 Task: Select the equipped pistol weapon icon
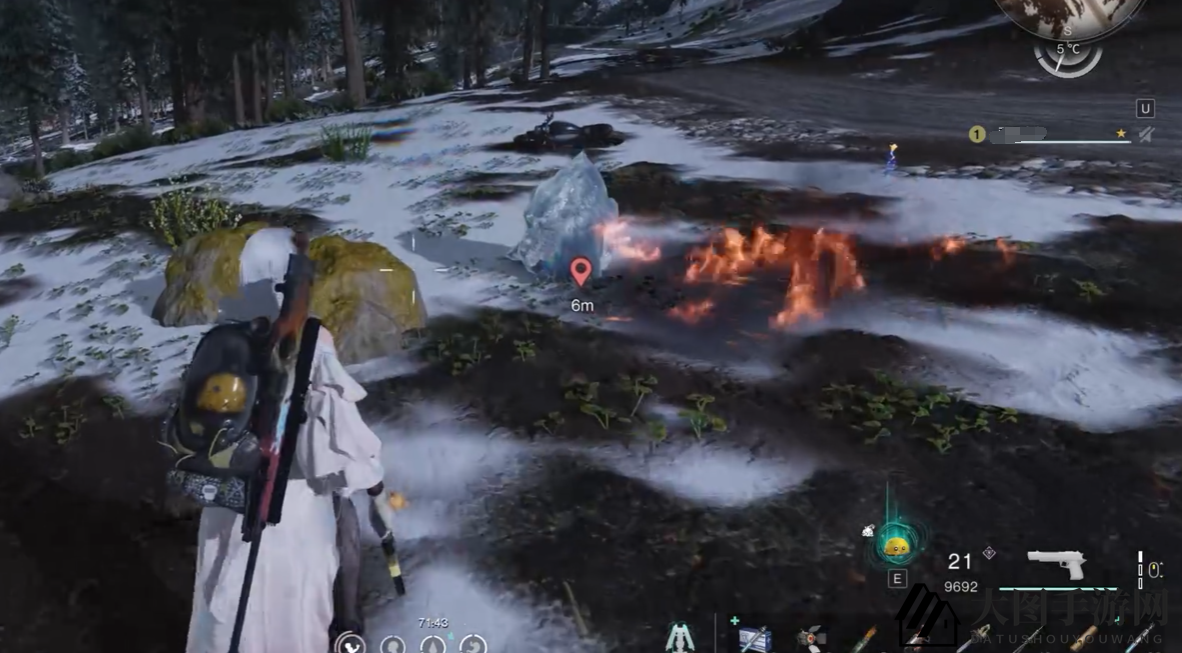(1057, 563)
